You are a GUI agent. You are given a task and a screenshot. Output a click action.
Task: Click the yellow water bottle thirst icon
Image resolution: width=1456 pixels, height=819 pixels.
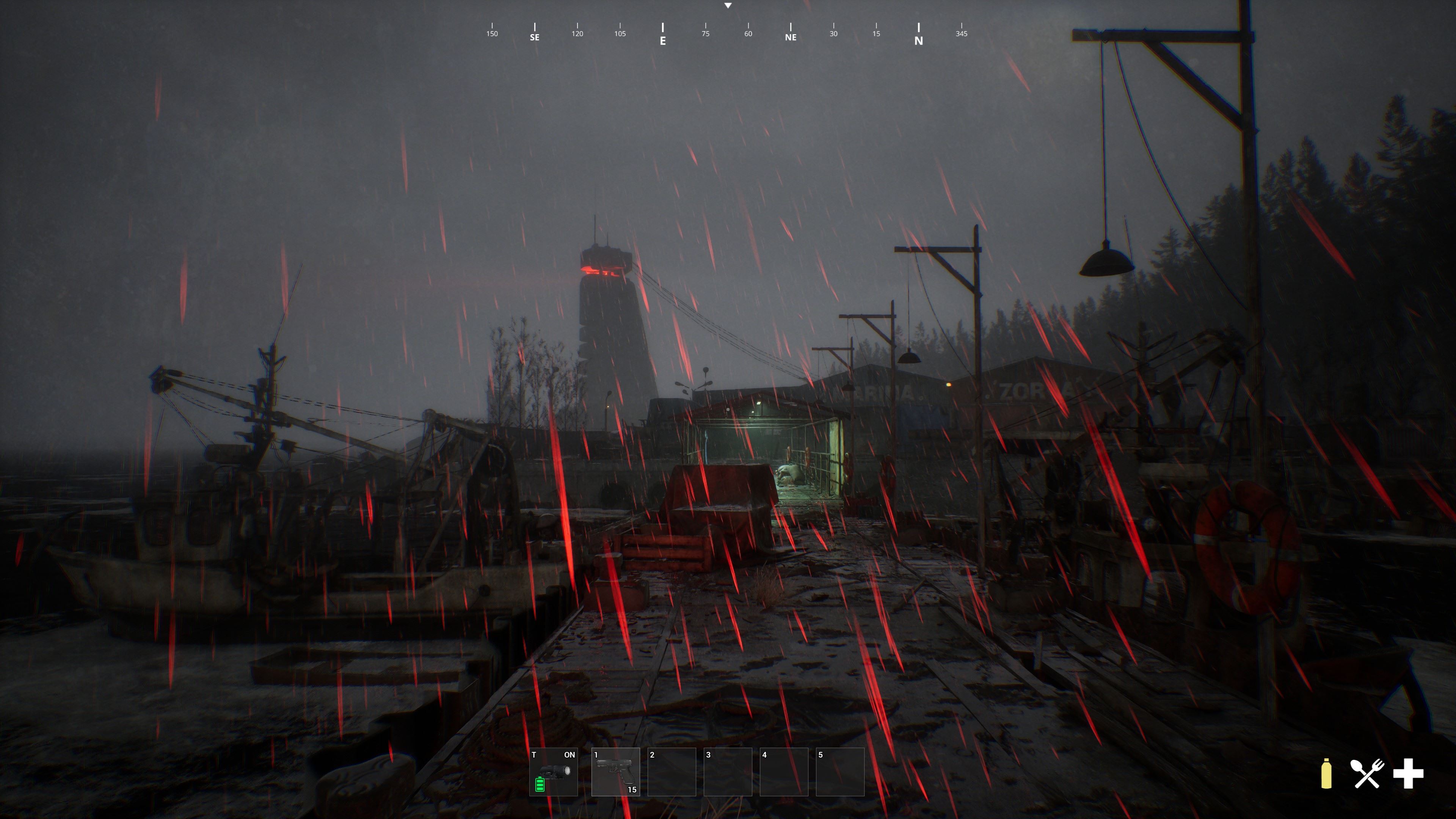(x=1326, y=773)
